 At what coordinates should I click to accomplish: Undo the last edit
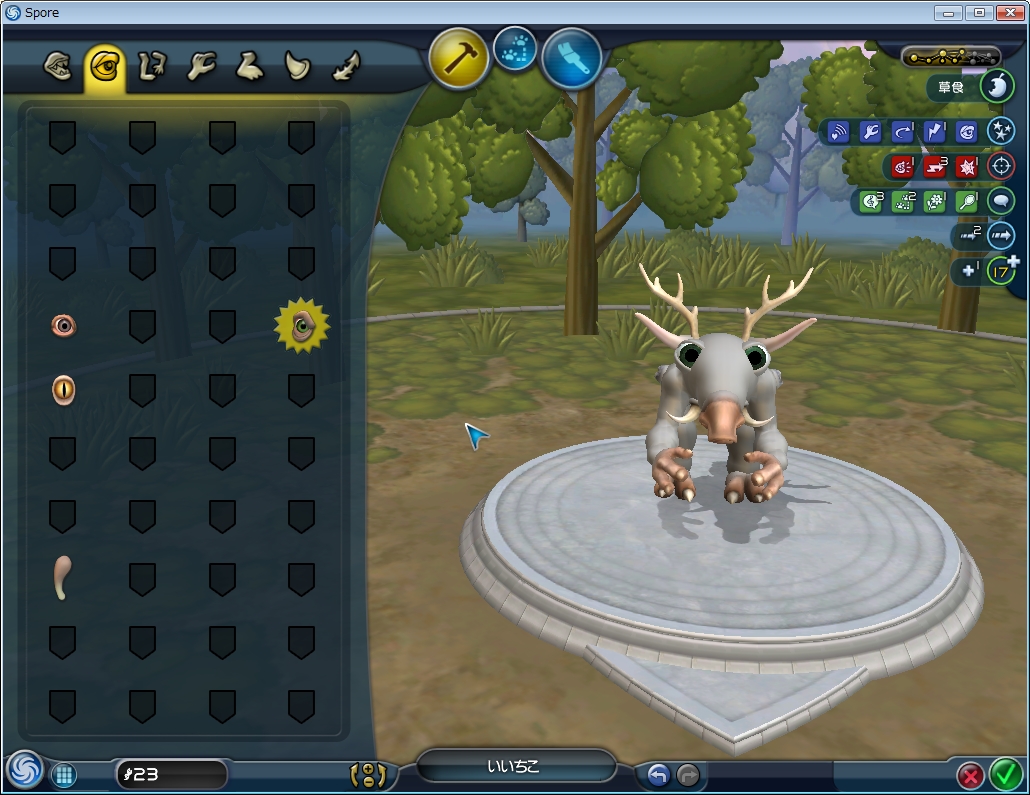[657, 774]
